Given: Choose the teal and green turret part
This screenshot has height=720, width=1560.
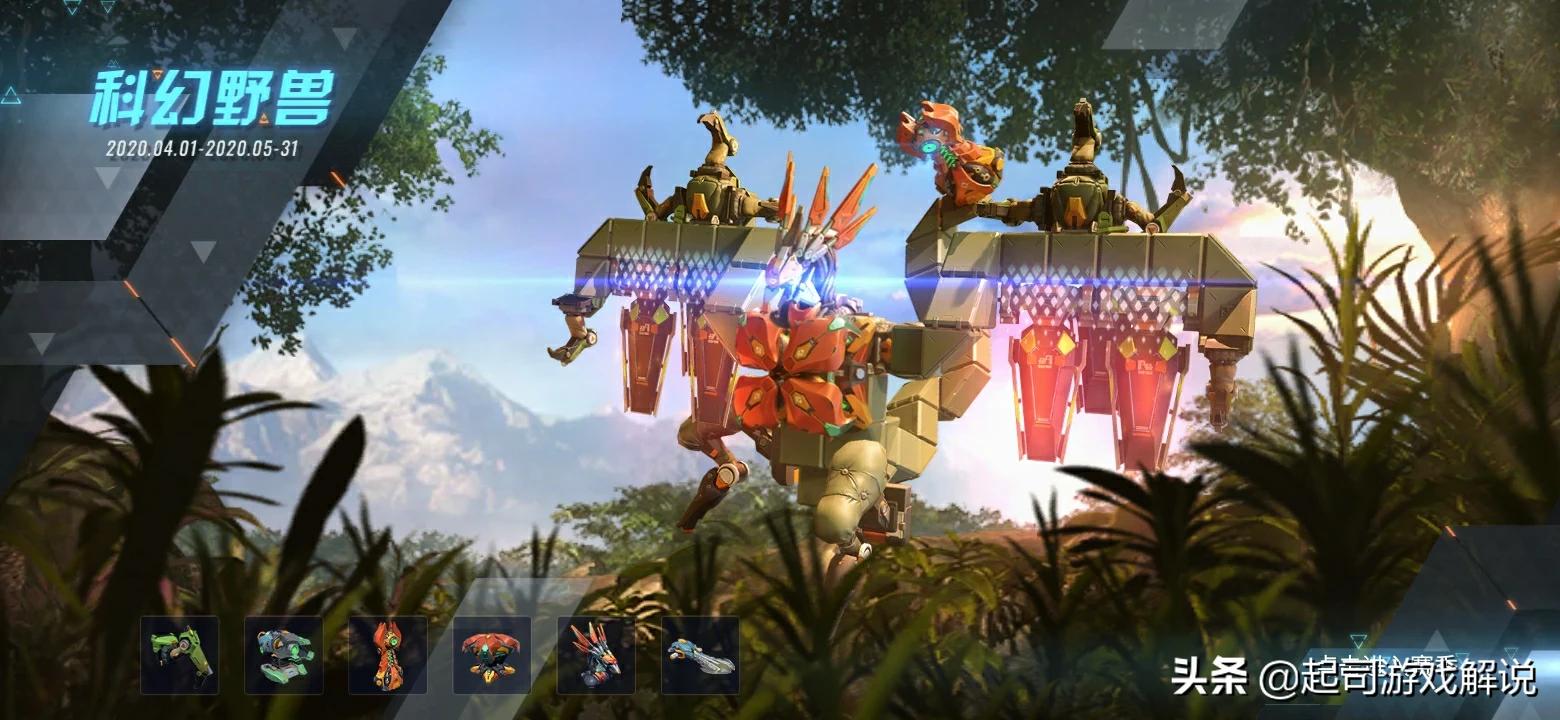Looking at the screenshot, I should click(284, 655).
